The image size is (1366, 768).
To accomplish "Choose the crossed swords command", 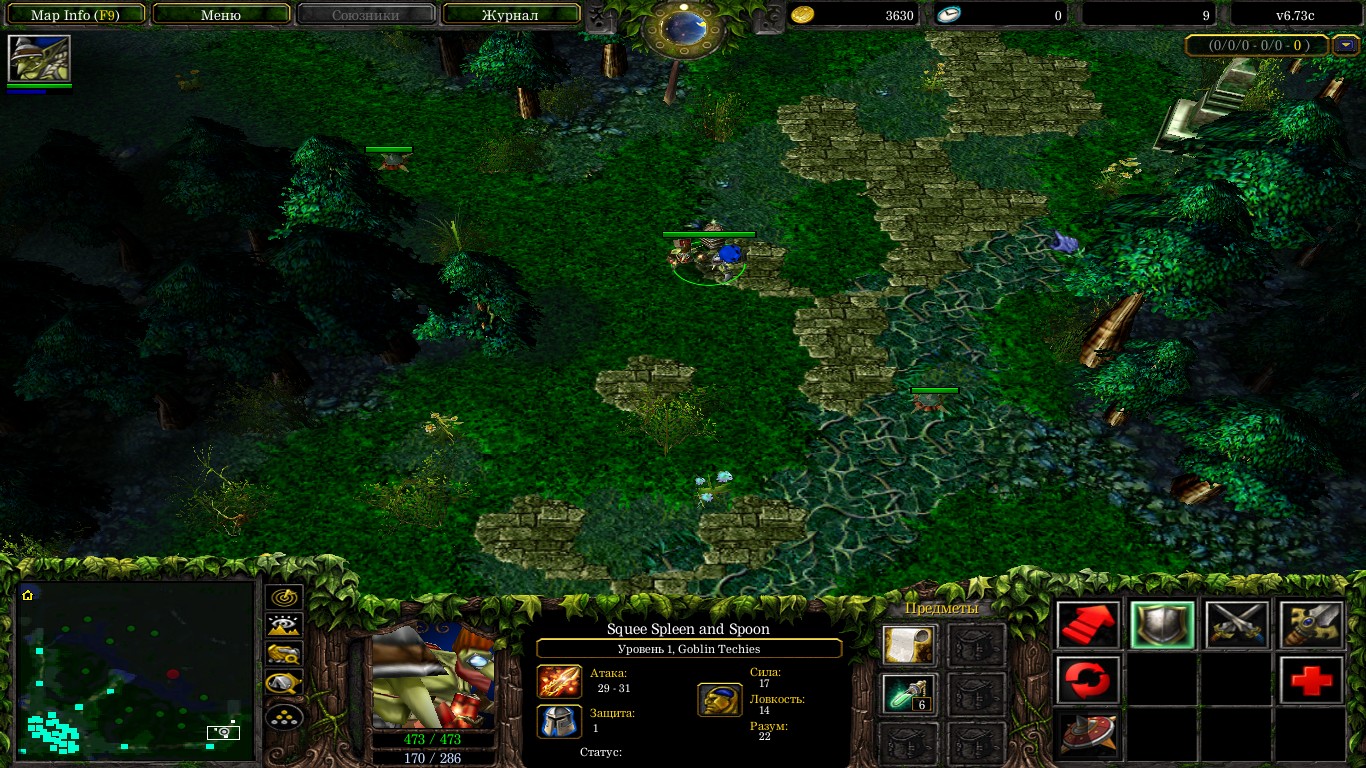I will [x=1236, y=626].
